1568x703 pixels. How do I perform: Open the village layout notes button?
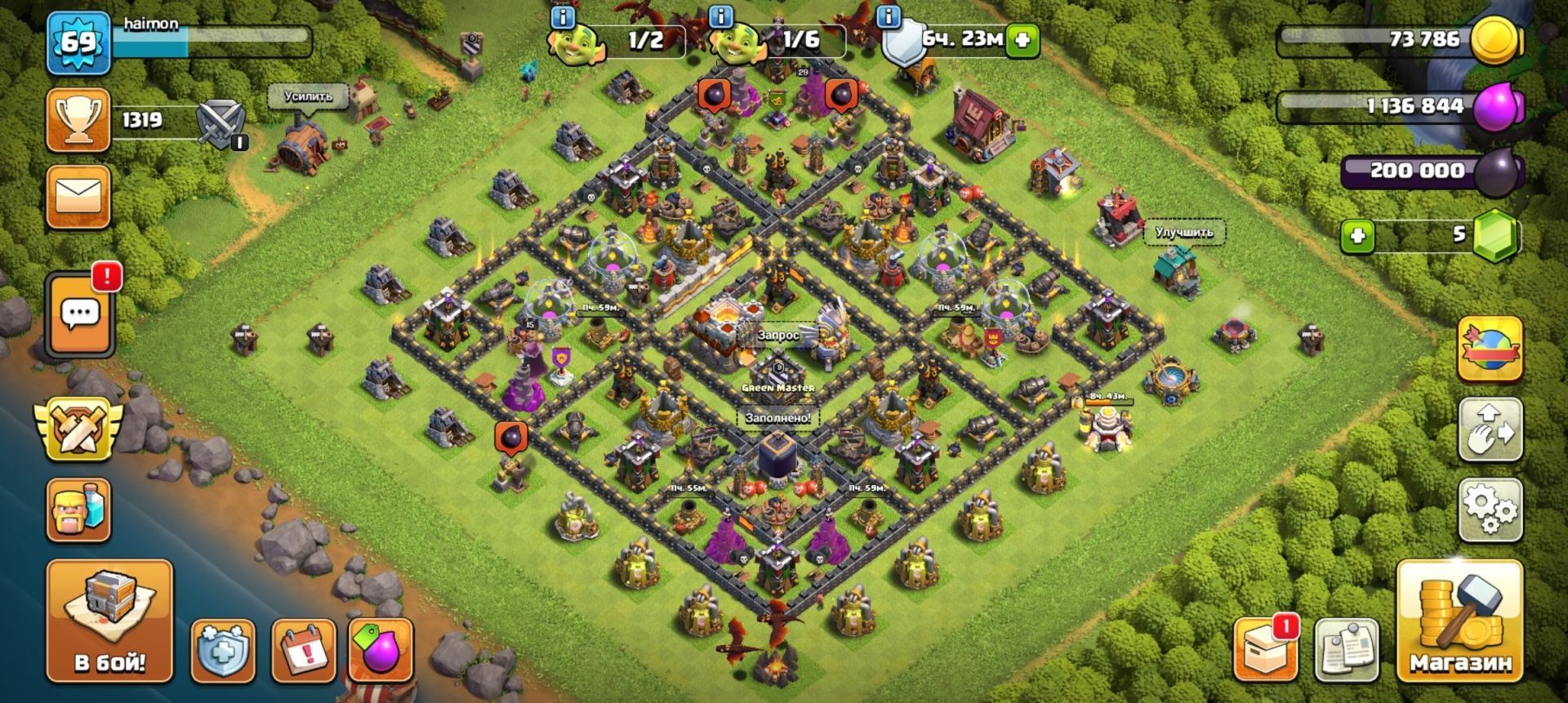[1347, 651]
